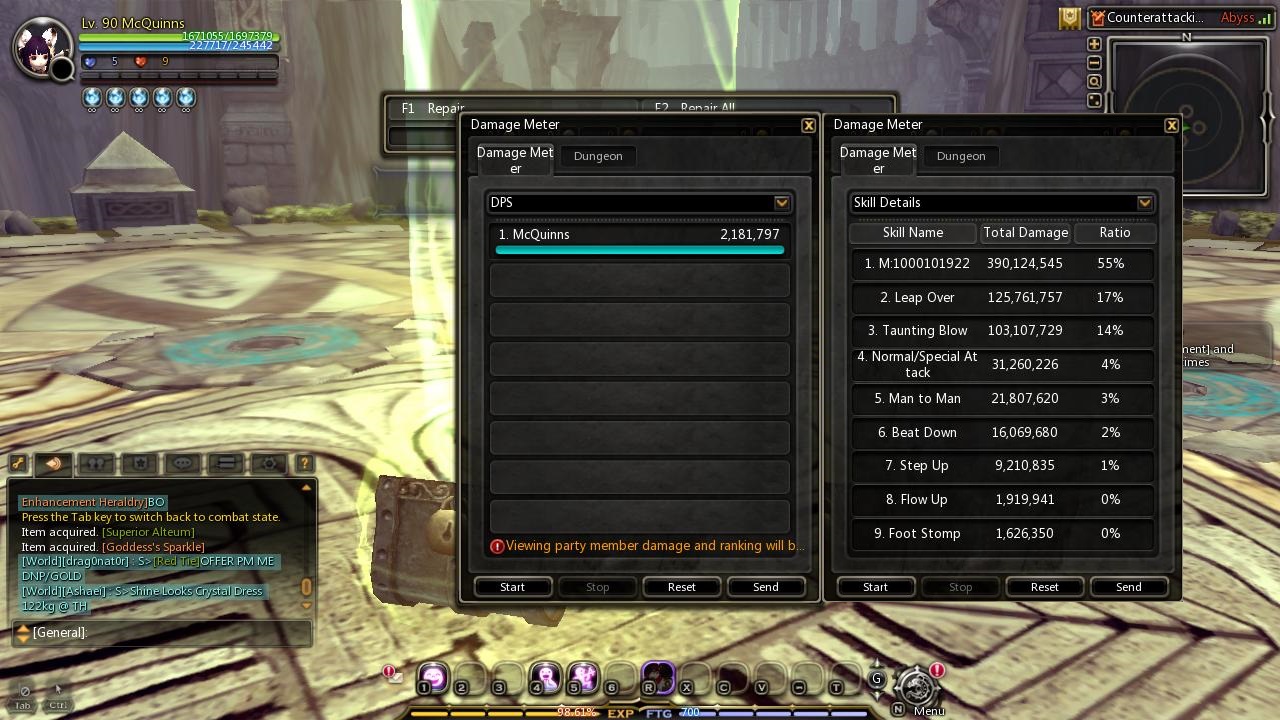1280x720 pixels.
Task: Select the help question mark chat icon
Action: coord(302,463)
